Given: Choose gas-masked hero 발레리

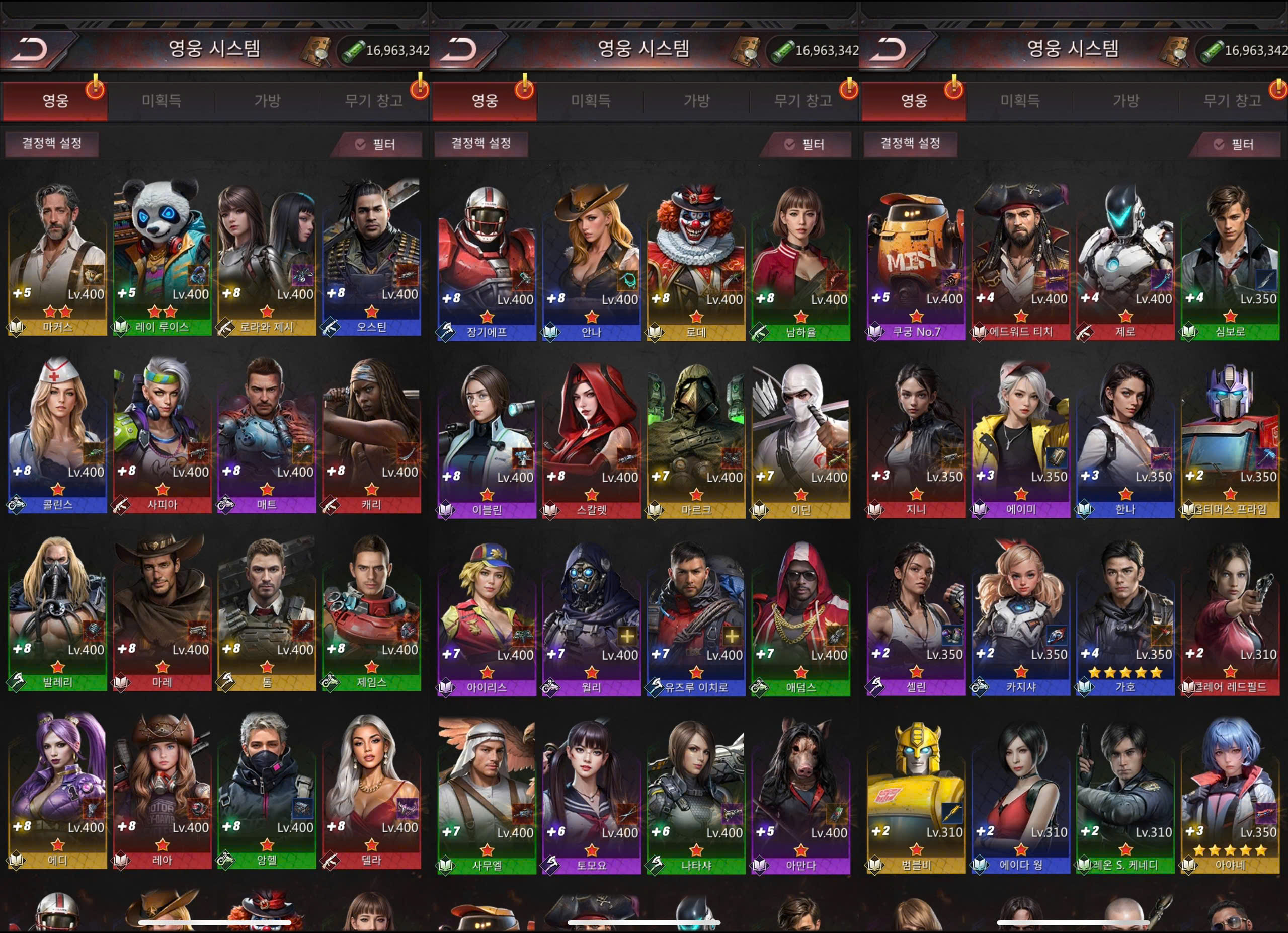Looking at the screenshot, I should click(57, 614).
